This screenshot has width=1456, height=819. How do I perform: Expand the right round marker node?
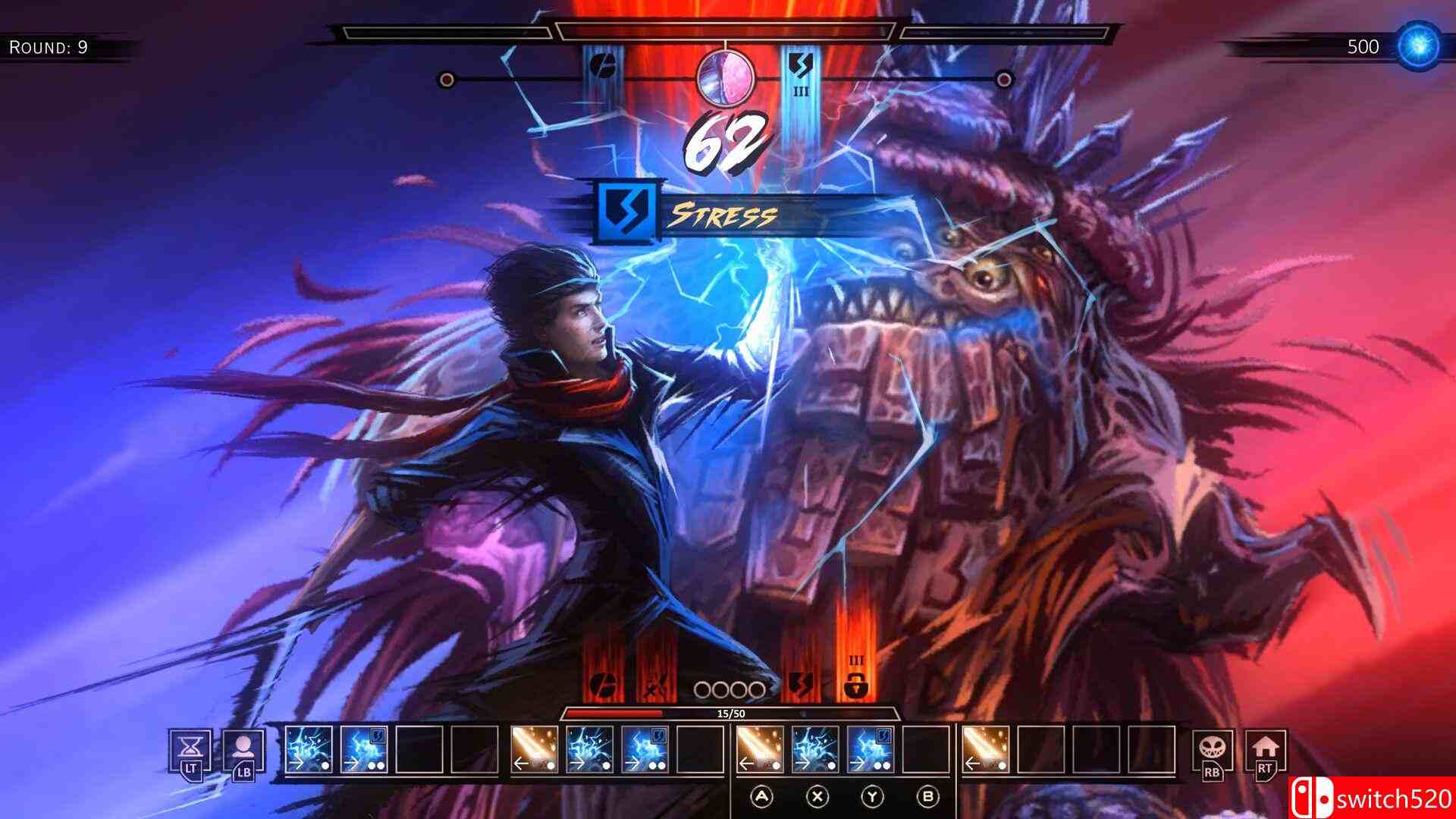[1005, 78]
